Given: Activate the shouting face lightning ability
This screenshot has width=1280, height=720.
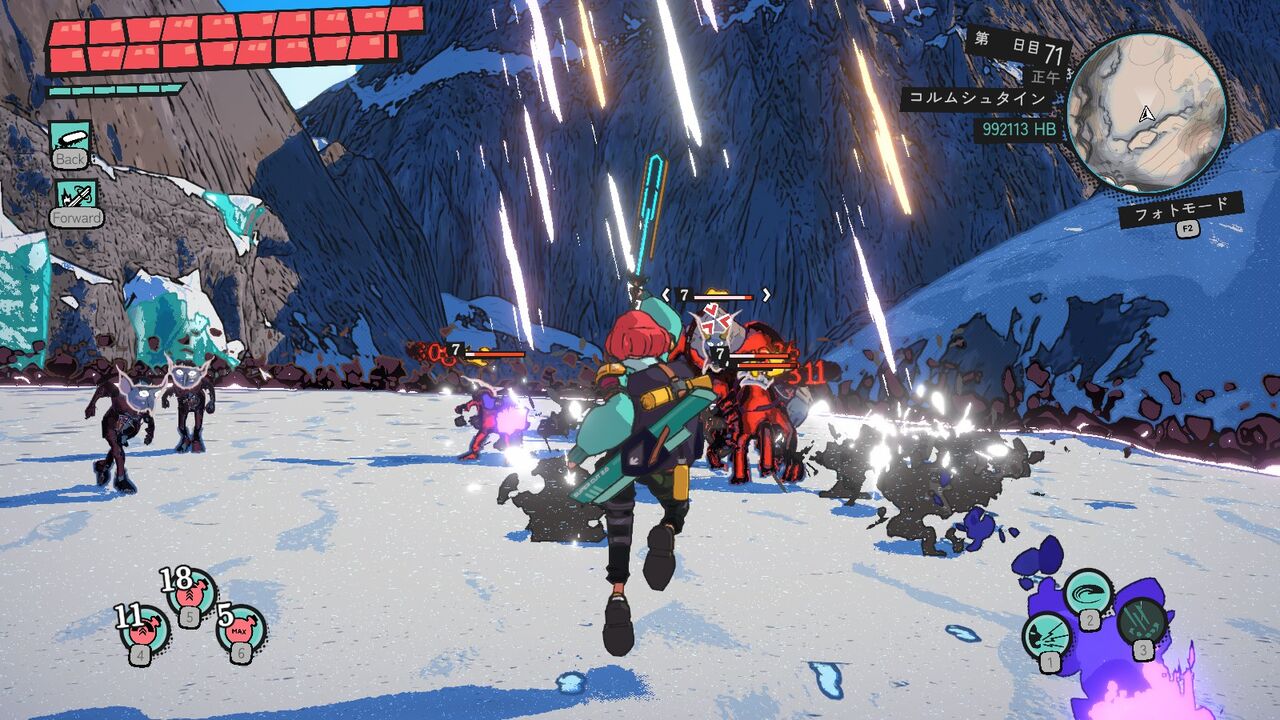Looking at the screenshot, I should (x=1047, y=636).
